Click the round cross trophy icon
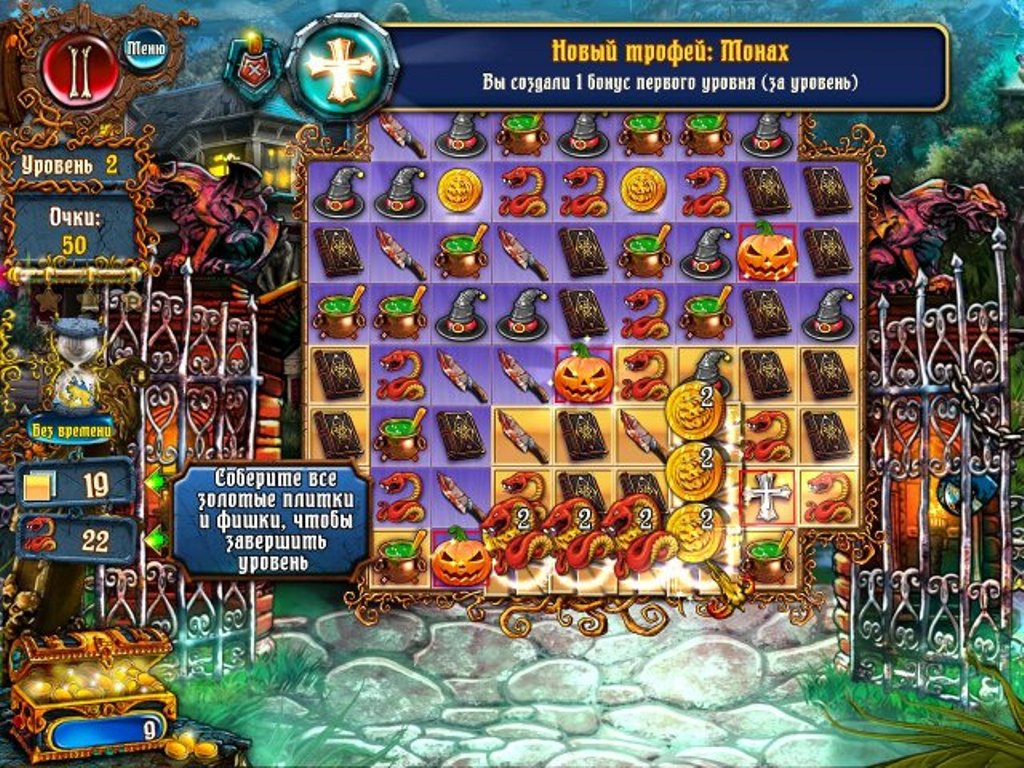 [342, 65]
